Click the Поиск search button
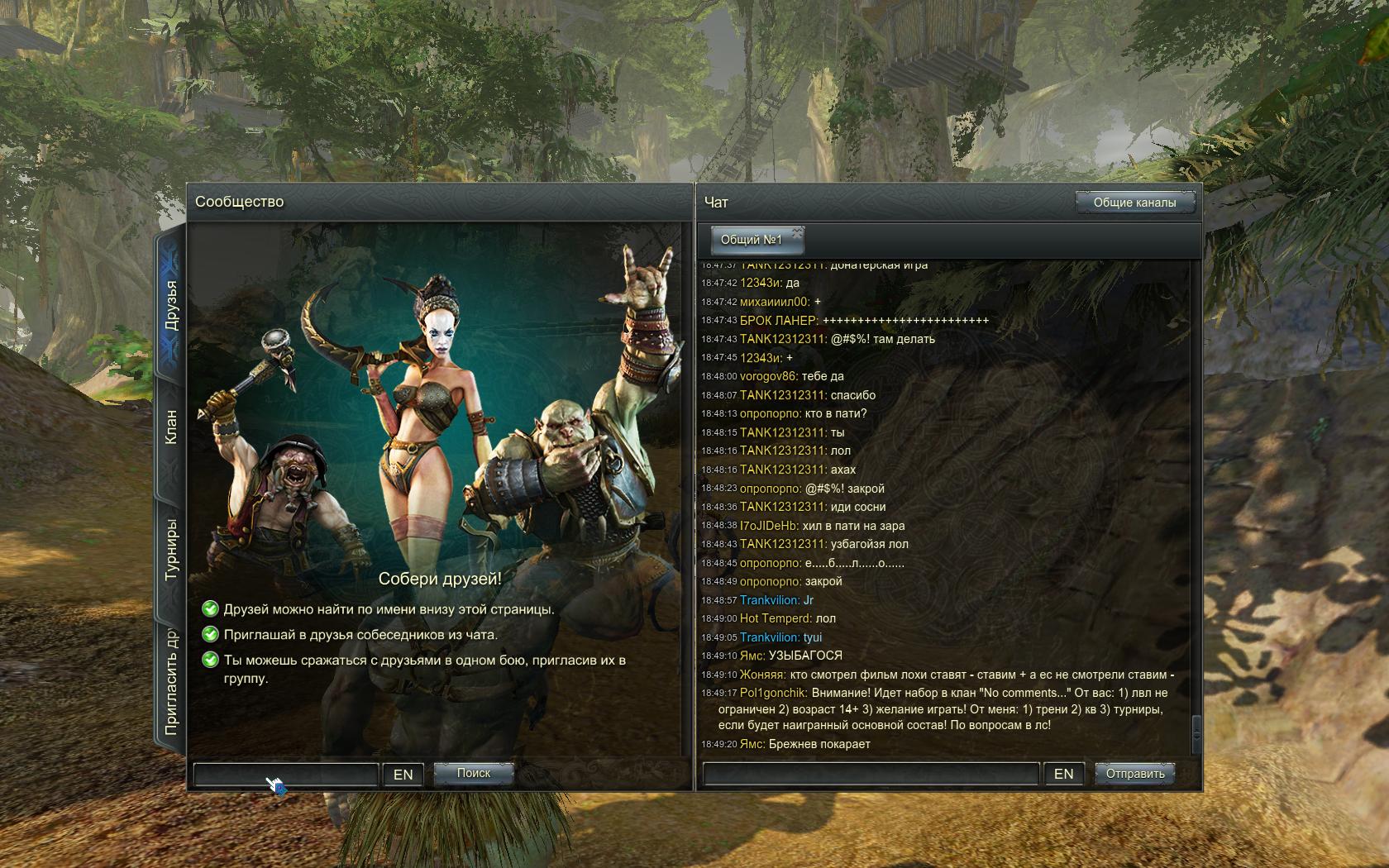Image resolution: width=1389 pixels, height=868 pixels. coord(474,774)
